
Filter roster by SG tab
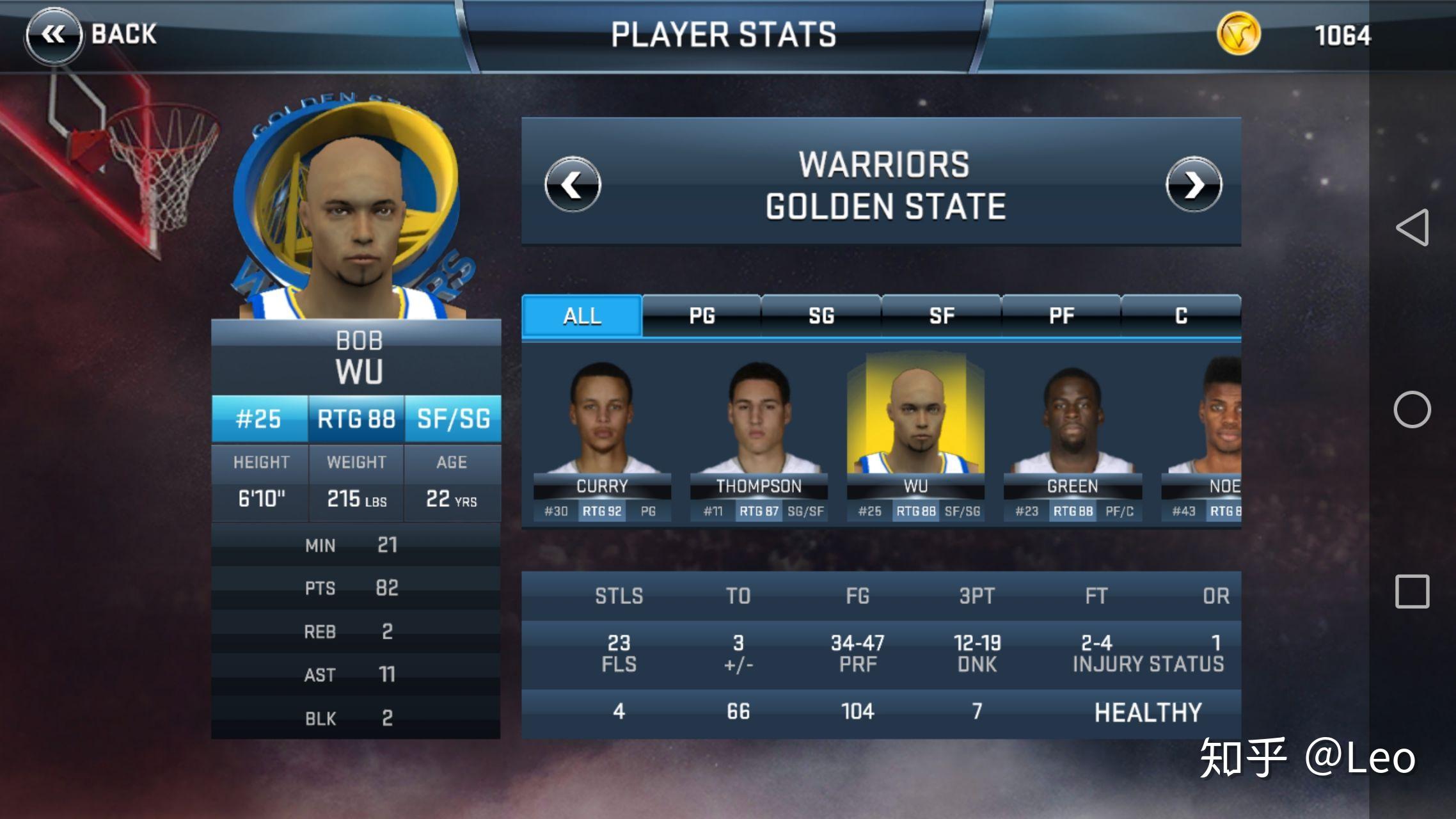(x=821, y=315)
